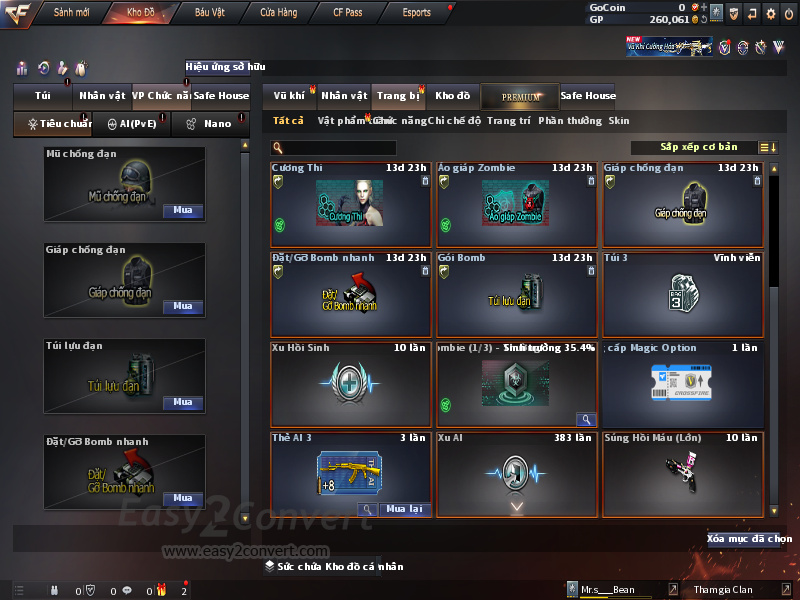Switch to the PREMIUM storage tab
Screen dimensions: 800x600
click(521, 96)
